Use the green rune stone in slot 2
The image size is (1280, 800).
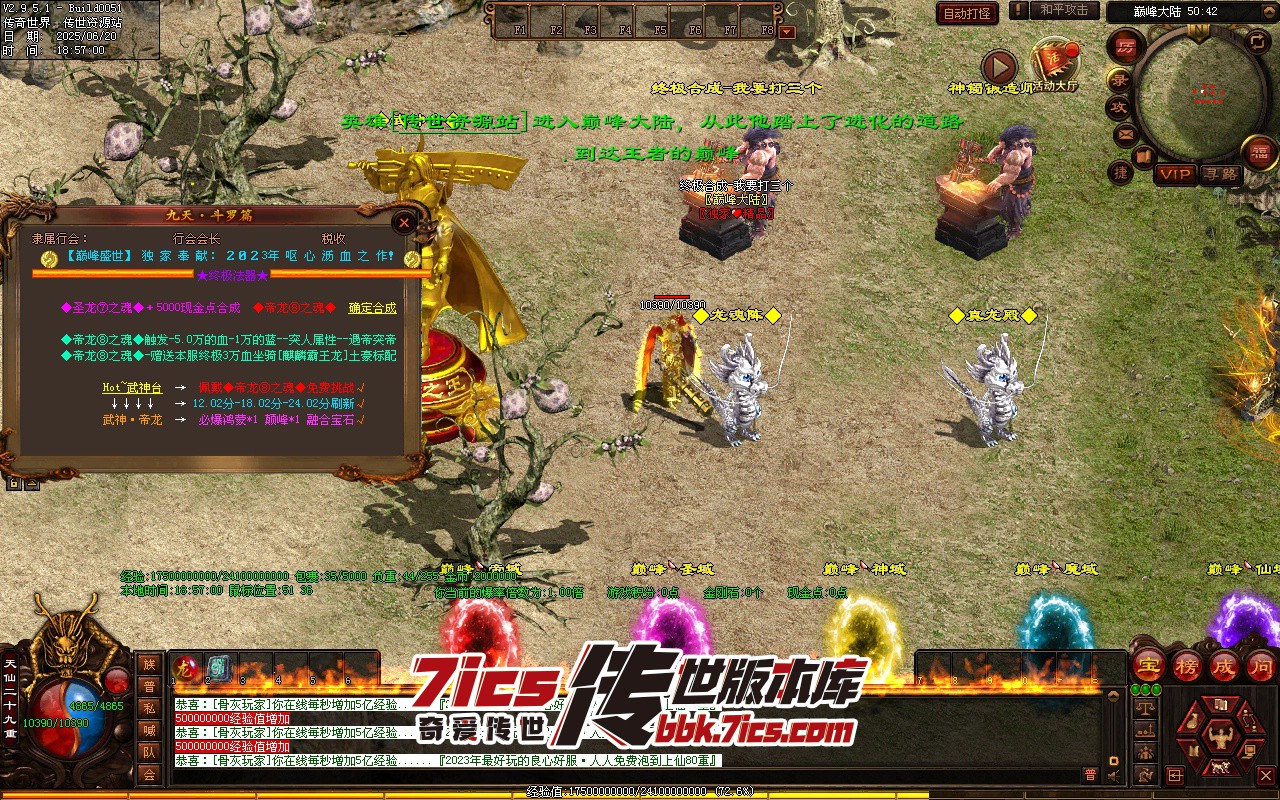219,668
